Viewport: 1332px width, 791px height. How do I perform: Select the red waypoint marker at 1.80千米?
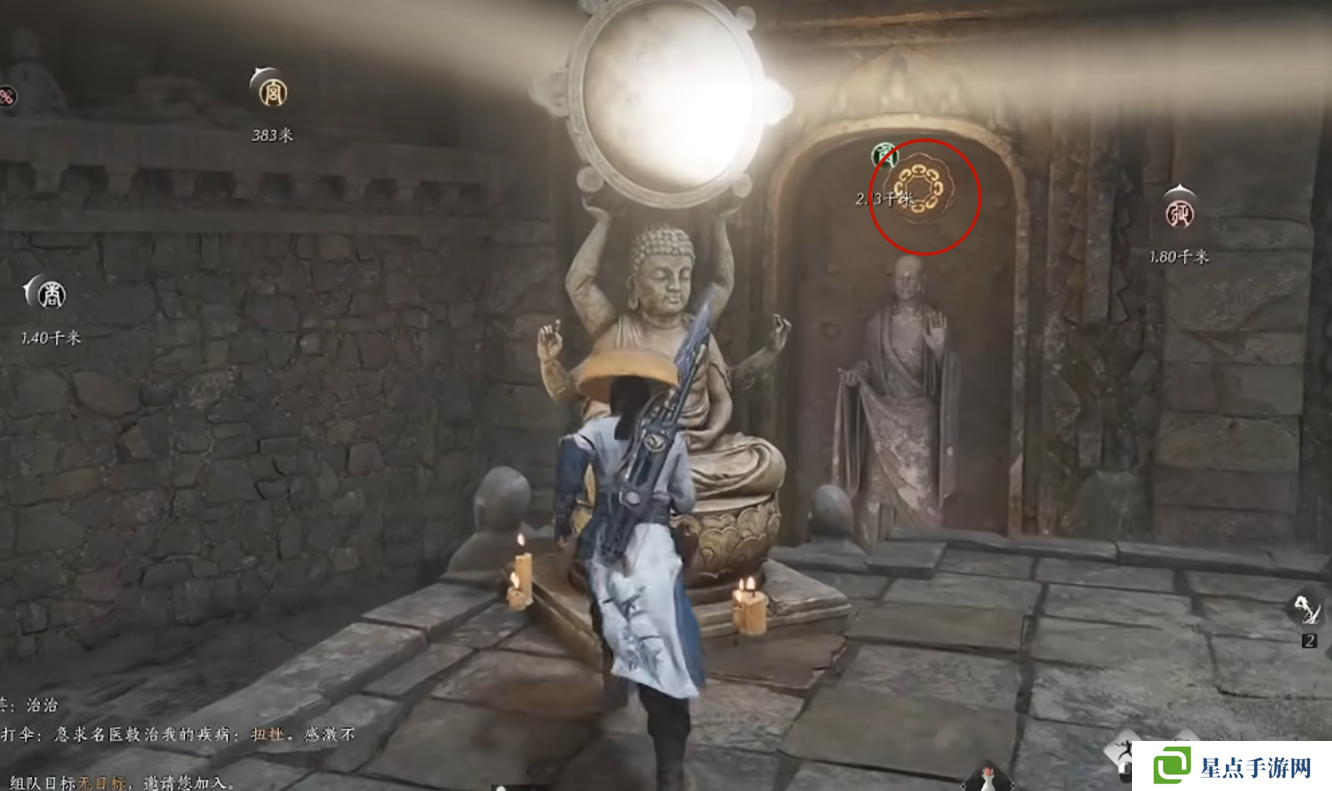coord(1179,212)
